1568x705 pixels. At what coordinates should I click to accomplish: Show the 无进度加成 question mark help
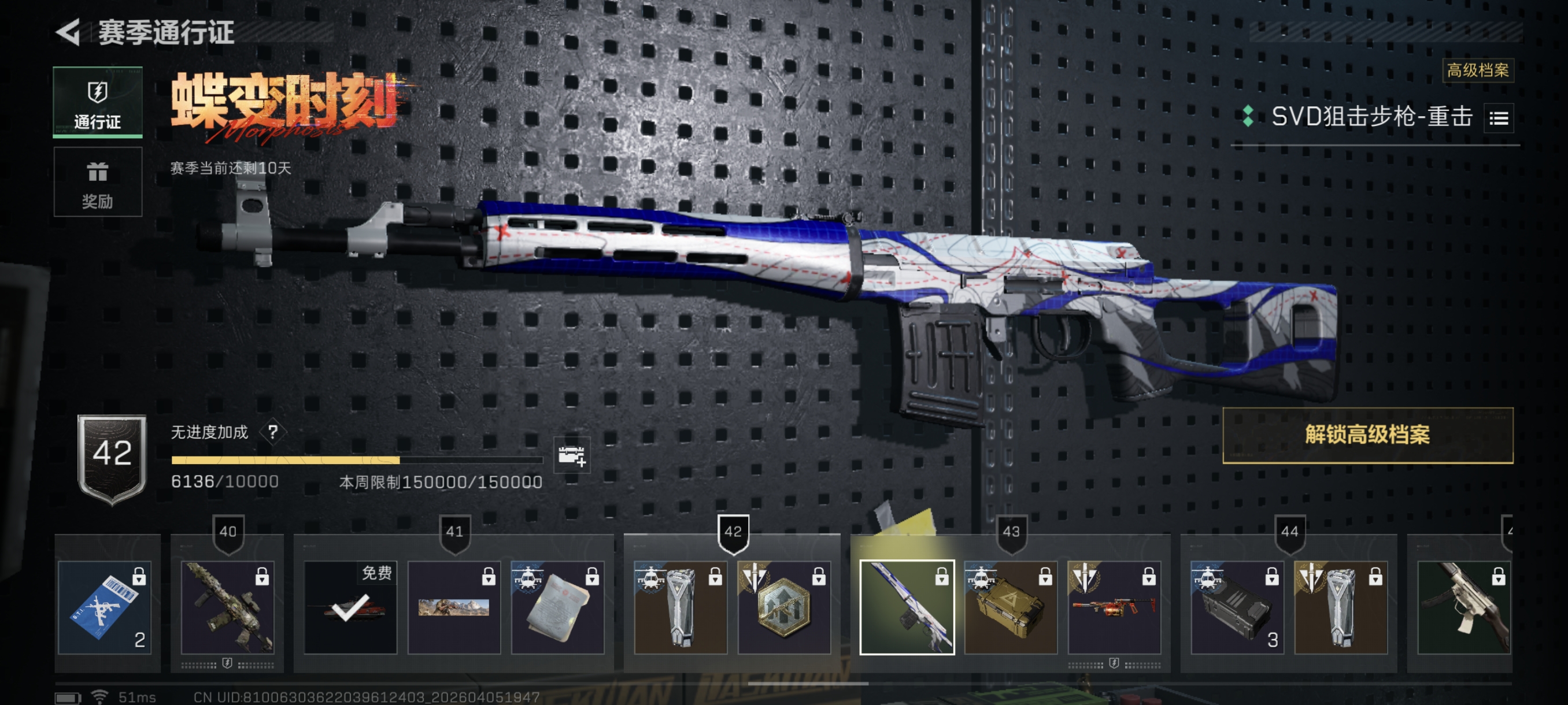273,432
